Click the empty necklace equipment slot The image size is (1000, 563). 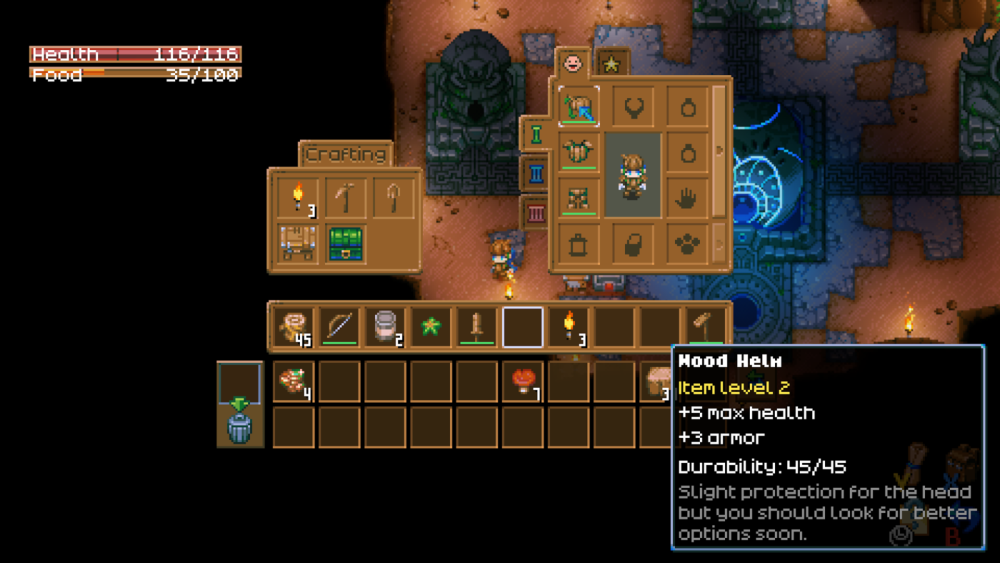coord(634,106)
